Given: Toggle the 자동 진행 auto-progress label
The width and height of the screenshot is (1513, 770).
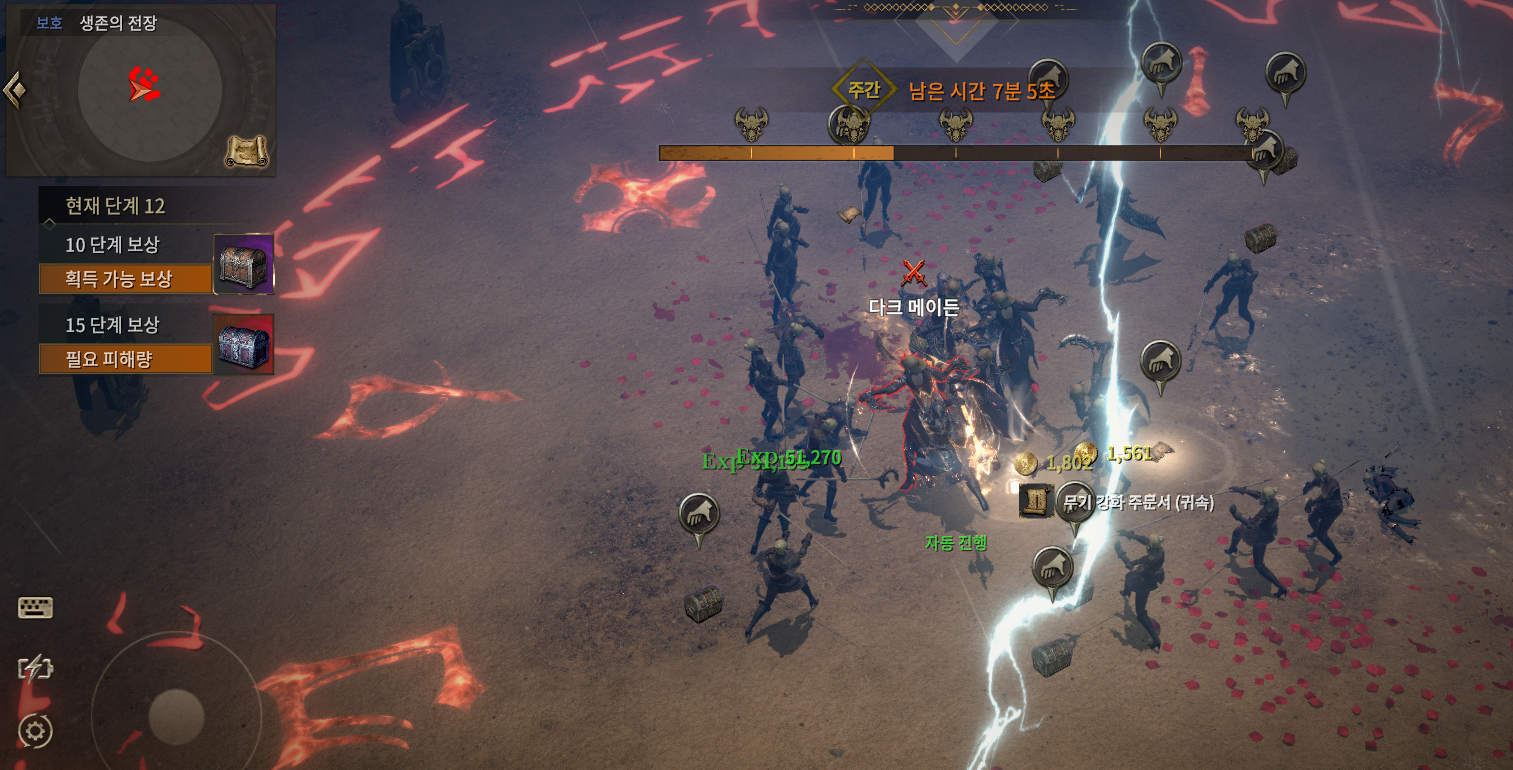Looking at the screenshot, I should tap(956, 543).
